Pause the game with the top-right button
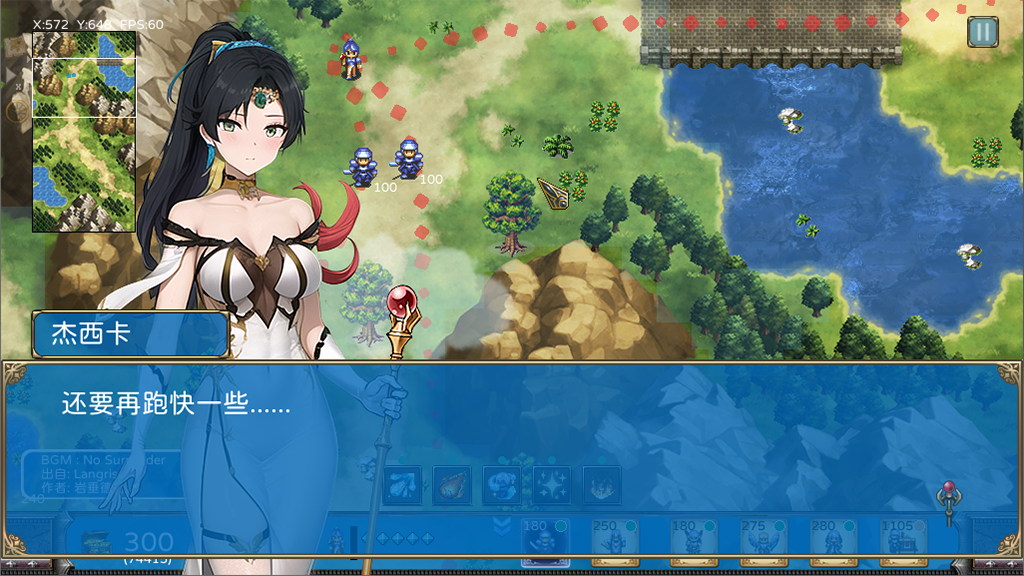 pos(982,32)
